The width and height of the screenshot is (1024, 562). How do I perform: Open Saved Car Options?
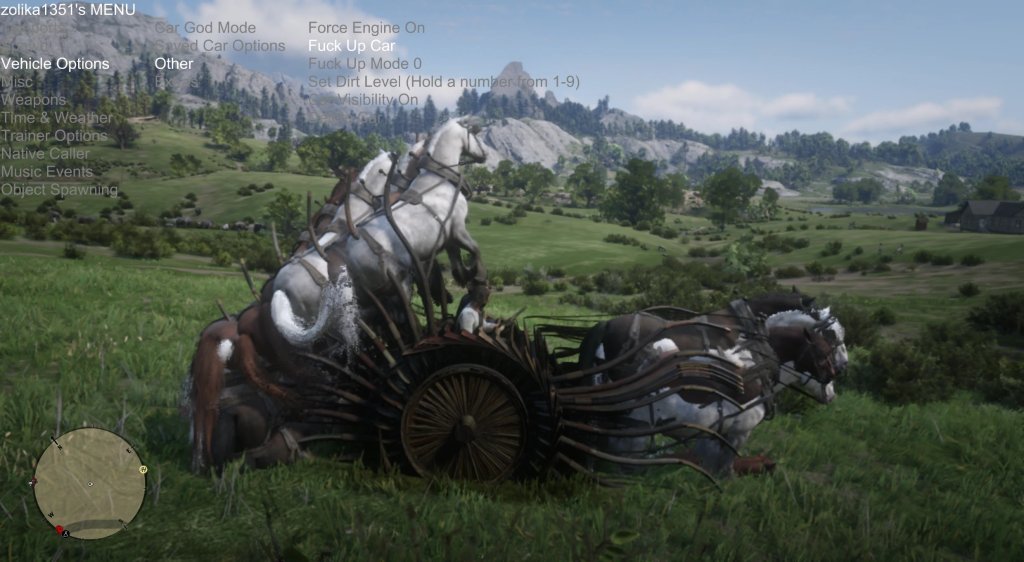[x=219, y=46]
